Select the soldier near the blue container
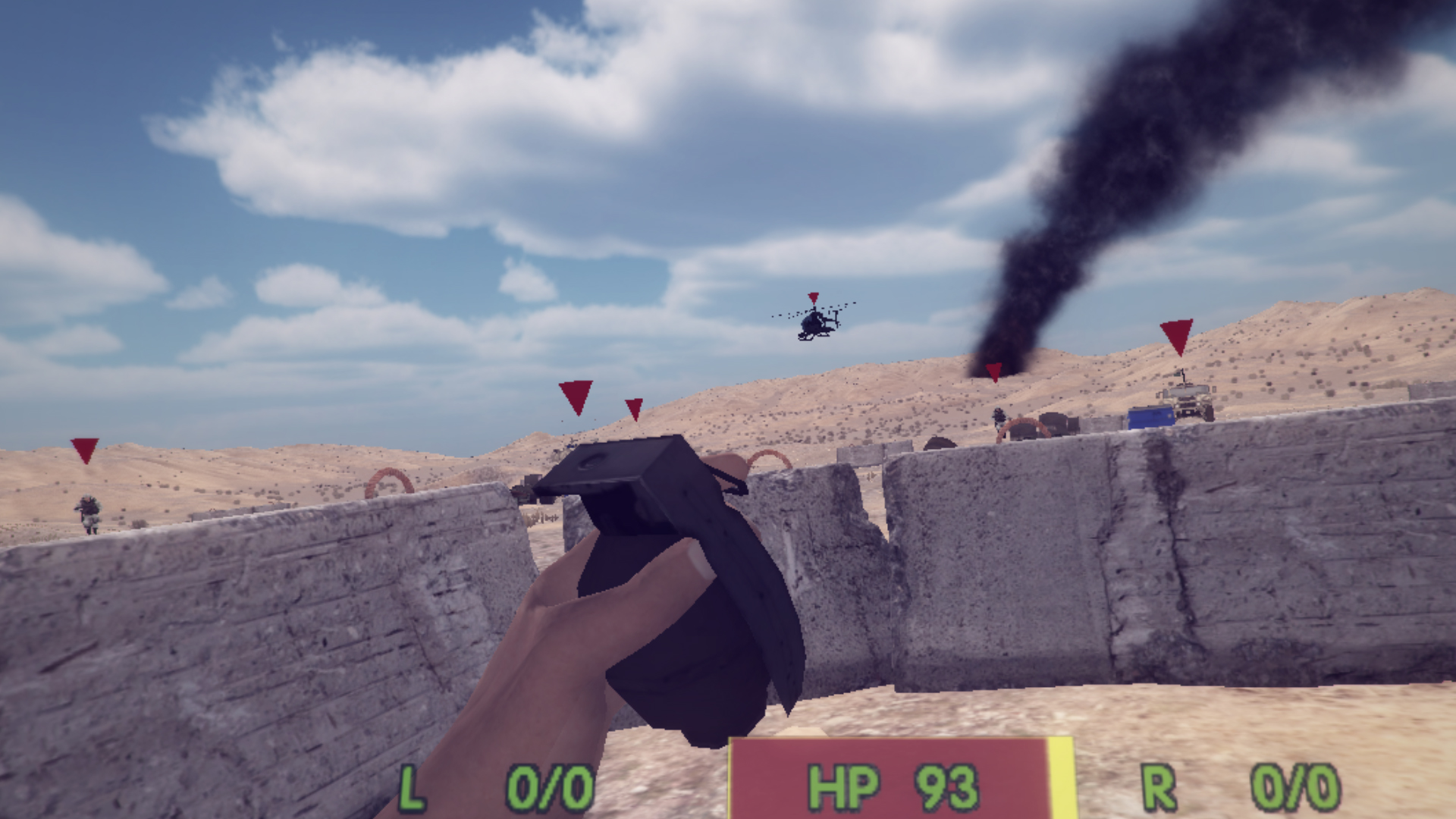This screenshot has height=819, width=1456. 999,417
